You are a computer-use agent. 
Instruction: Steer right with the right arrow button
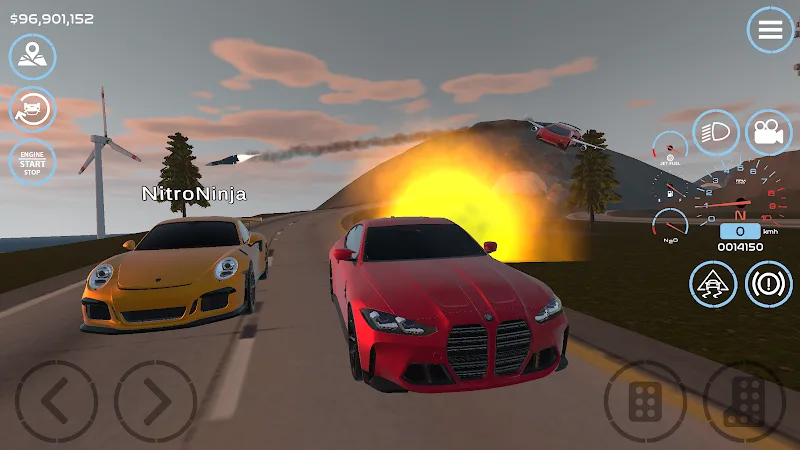point(155,402)
